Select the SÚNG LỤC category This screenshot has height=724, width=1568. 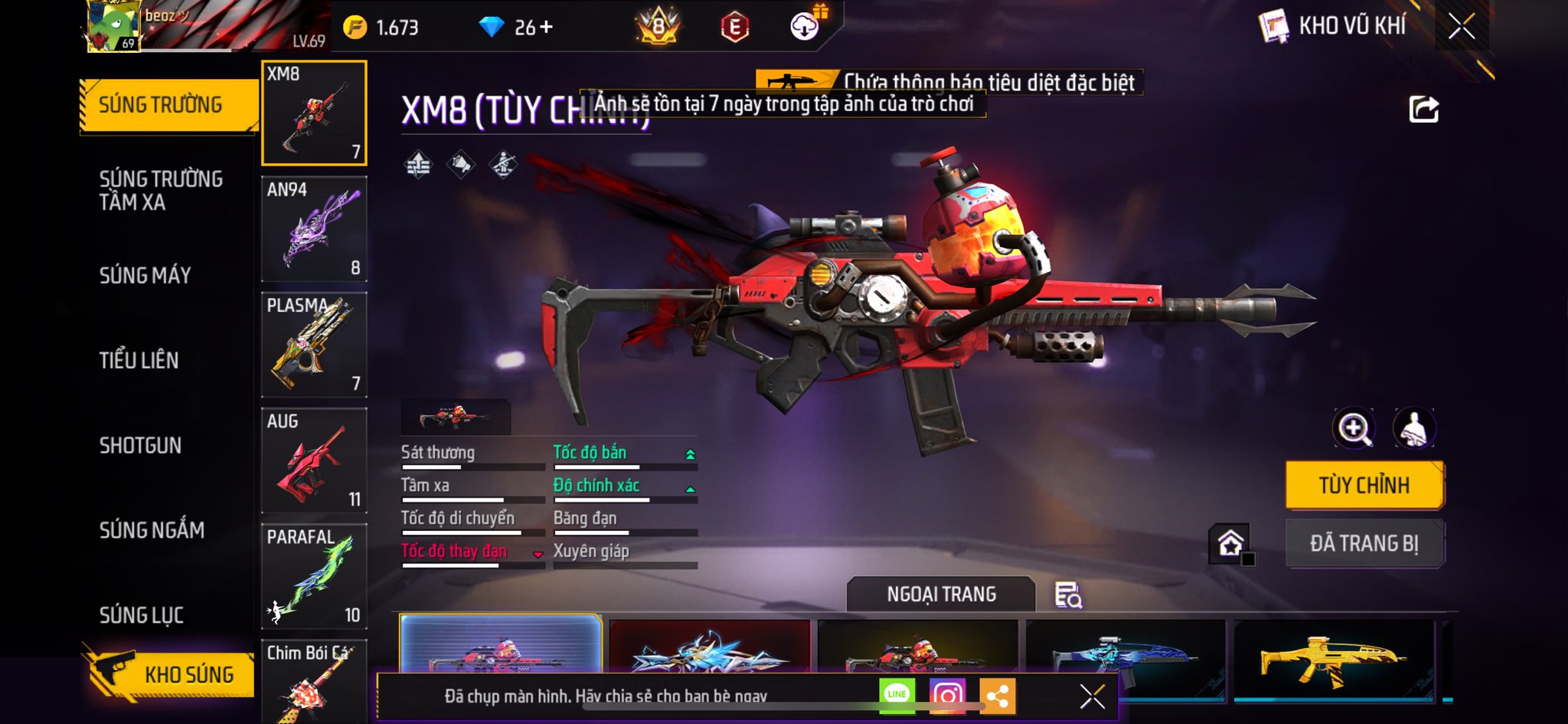[142, 614]
